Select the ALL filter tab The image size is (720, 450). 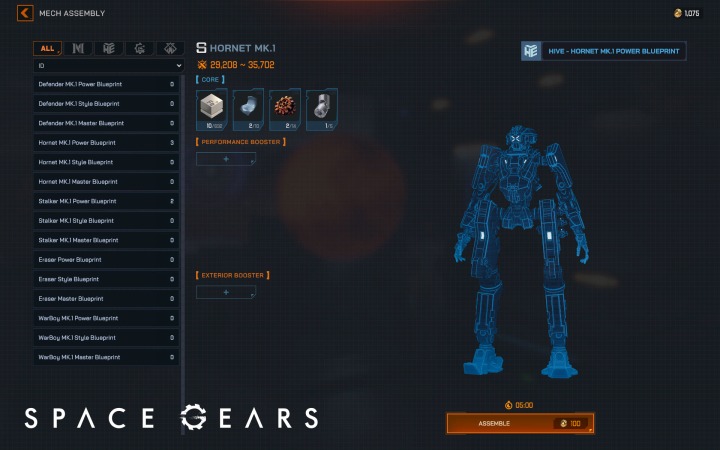pyautogui.click(x=47, y=48)
